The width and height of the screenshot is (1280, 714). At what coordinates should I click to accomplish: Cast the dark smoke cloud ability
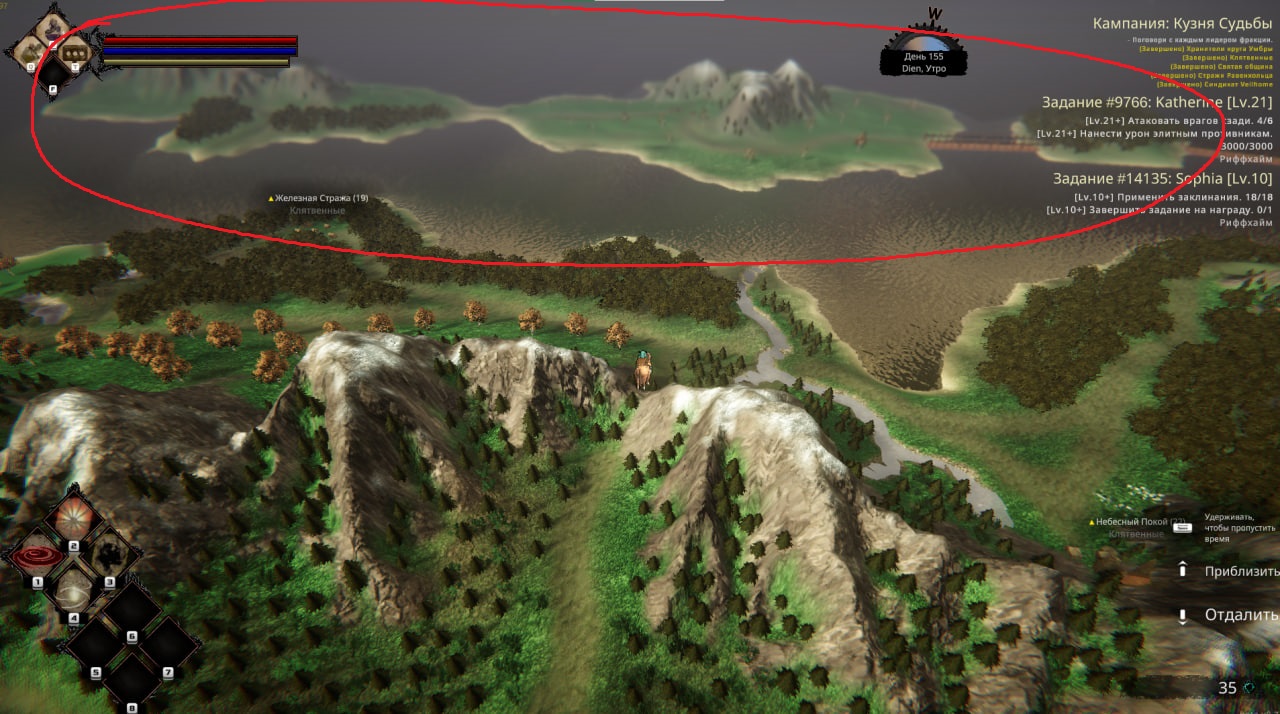(108, 554)
